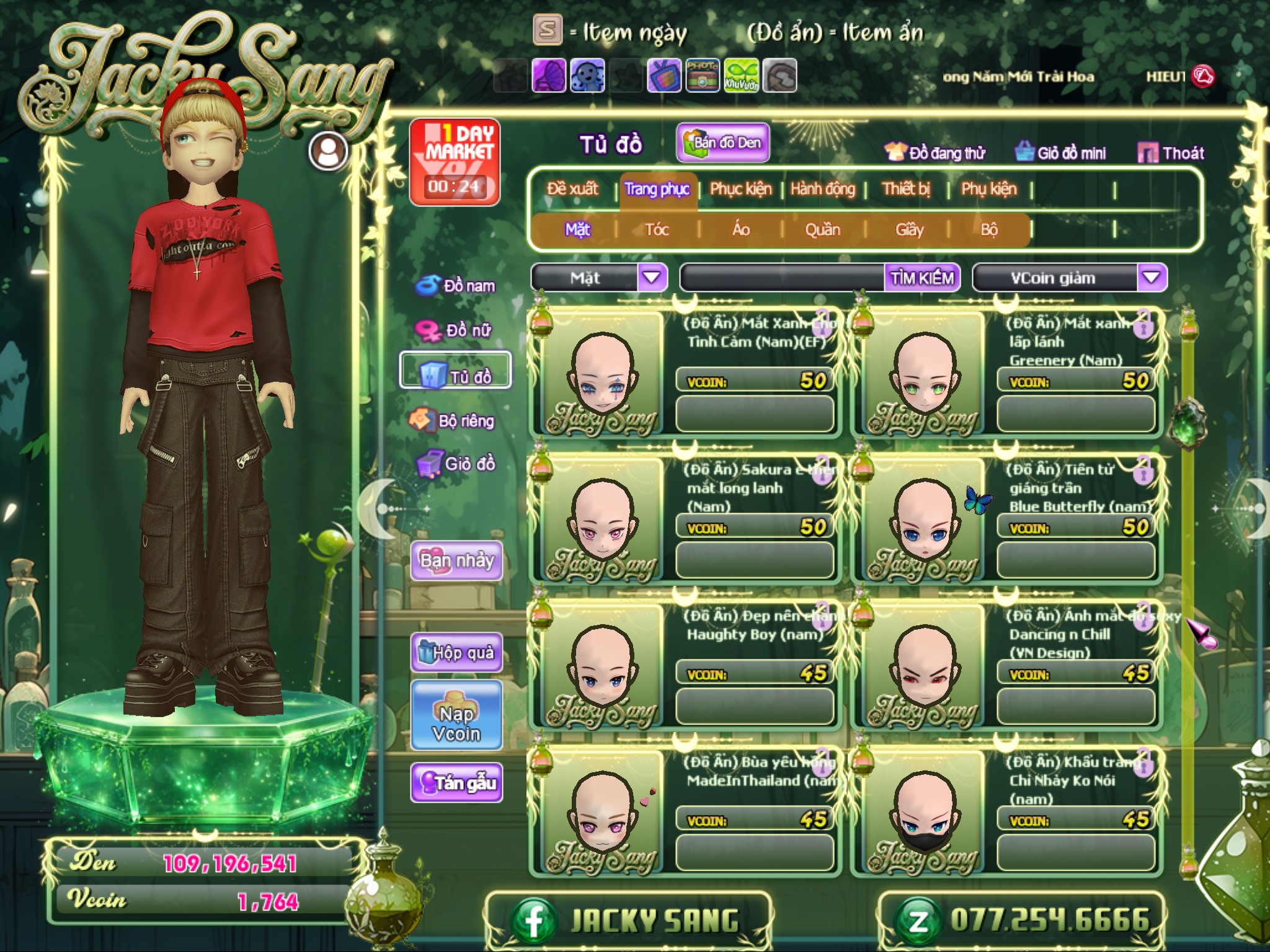Image resolution: width=1270 pixels, height=952 pixels.
Task: Open the Đồ nam section
Action: [456, 286]
